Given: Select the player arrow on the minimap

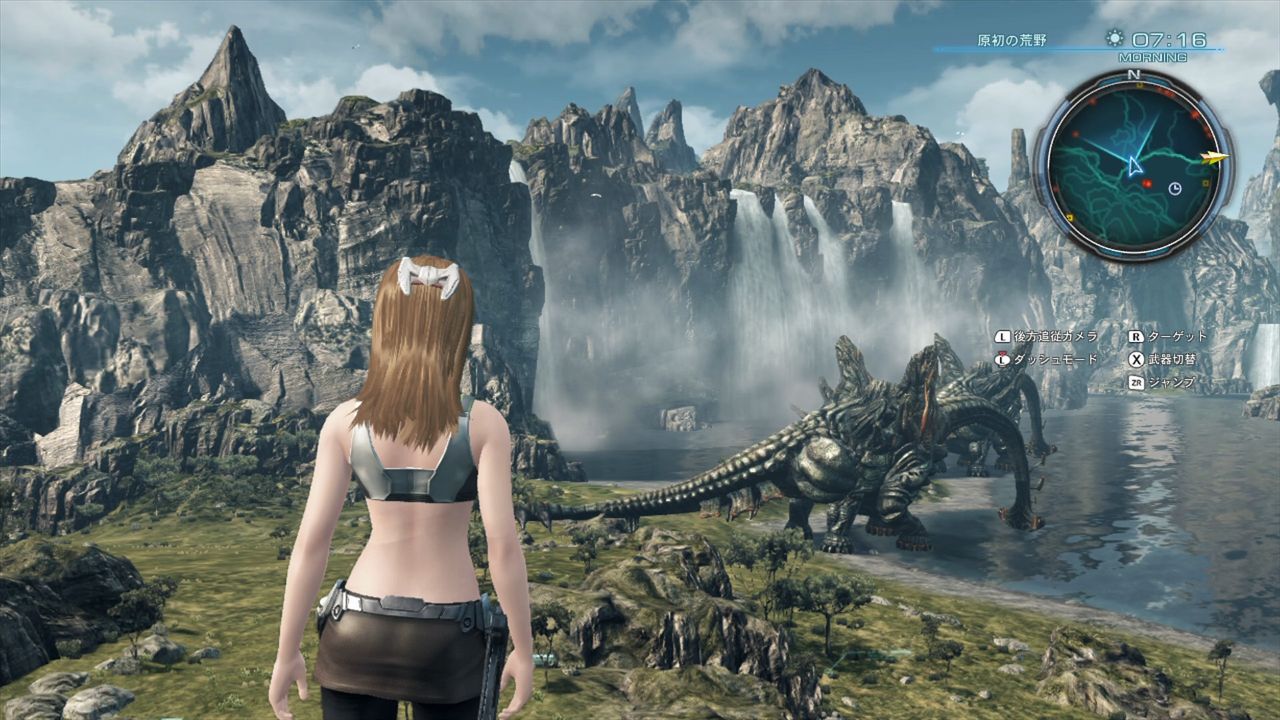Looking at the screenshot, I should tap(1134, 165).
